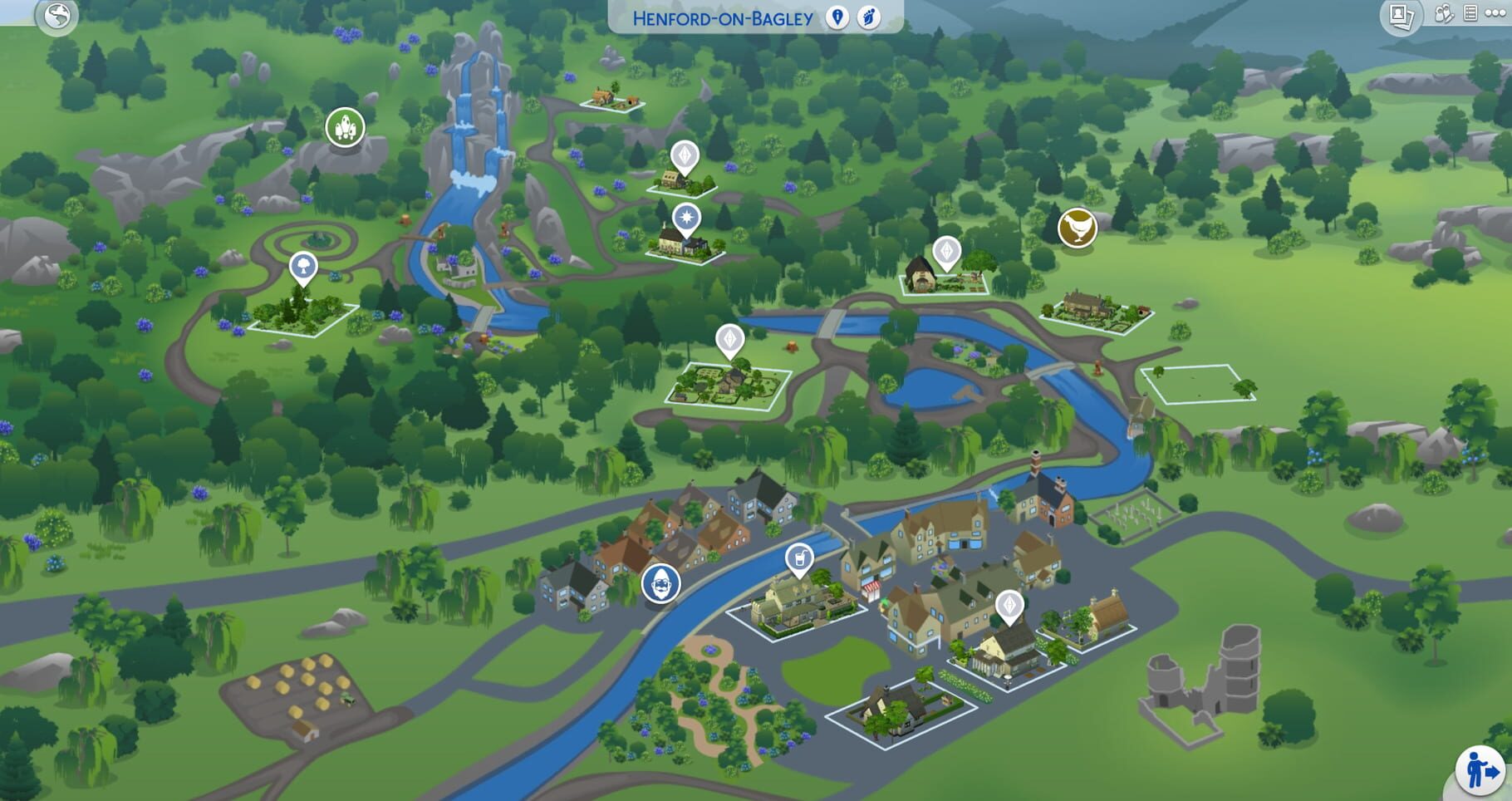This screenshot has height=801, width=1512.
Task: Open the screenshot gallery icon in top right
Action: (1400, 14)
